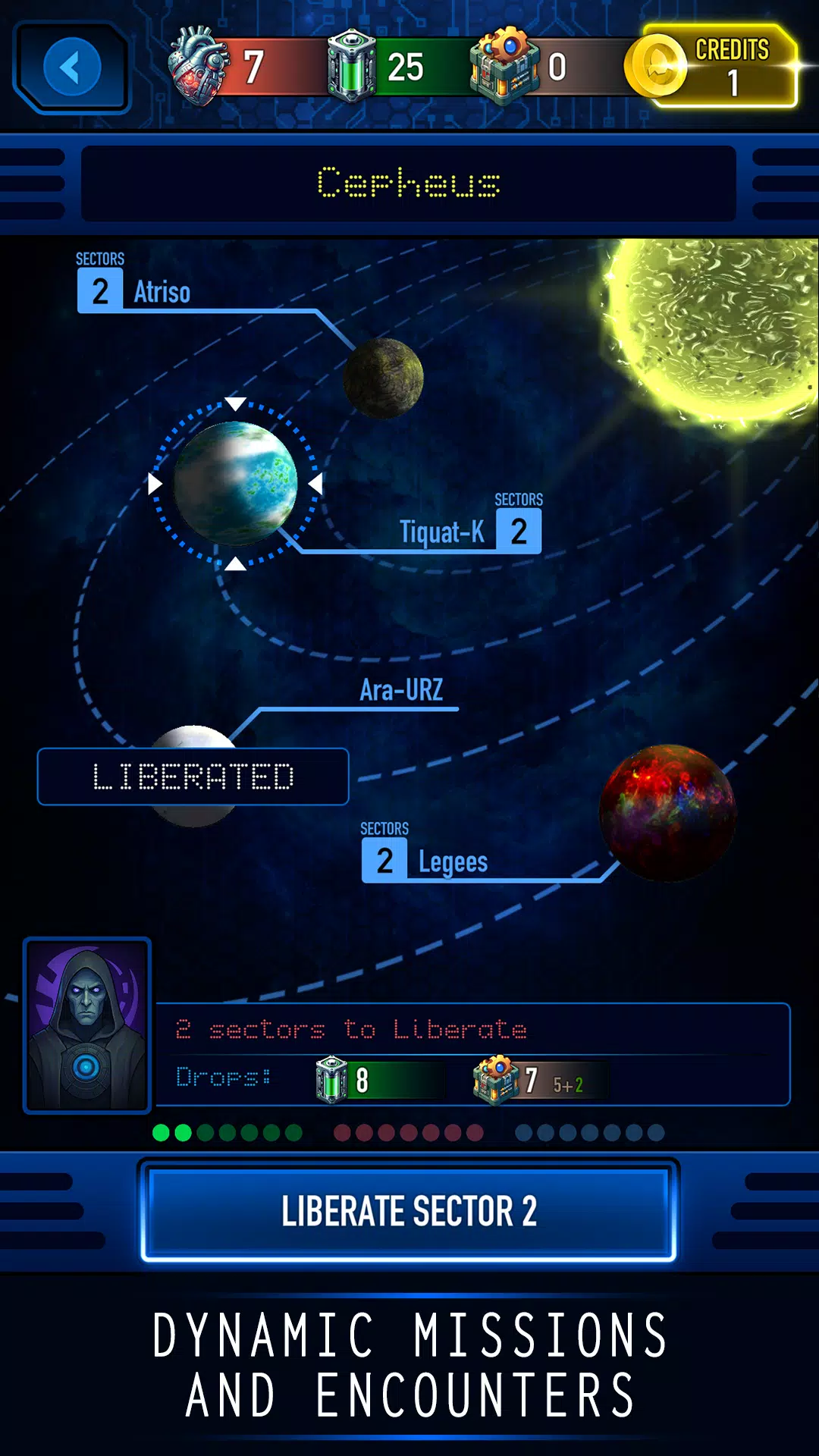819x1456 pixels.
Task: Tap the hooded character portrait
Action: point(87,1025)
